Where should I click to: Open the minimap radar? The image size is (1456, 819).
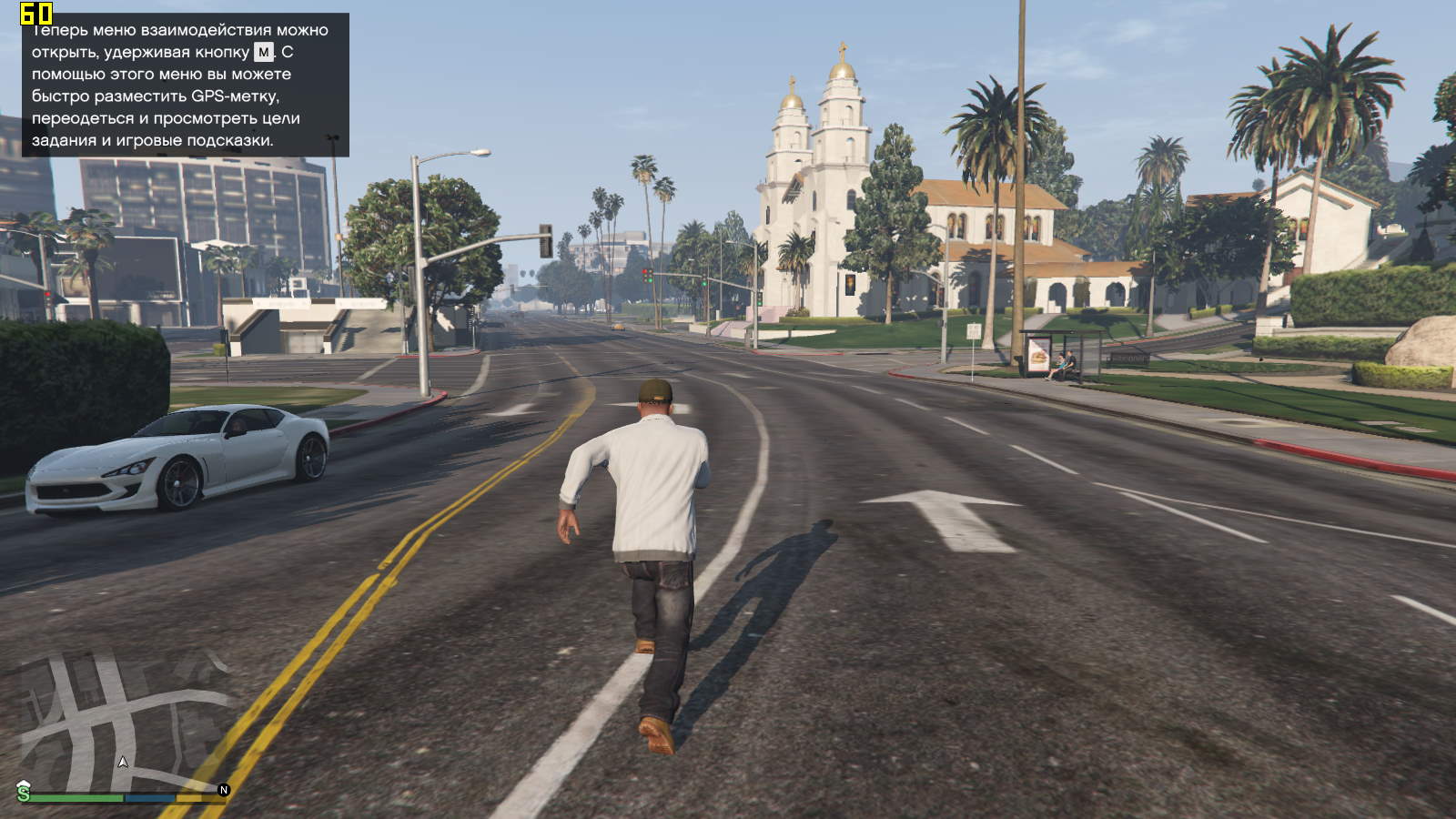(123, 723)
